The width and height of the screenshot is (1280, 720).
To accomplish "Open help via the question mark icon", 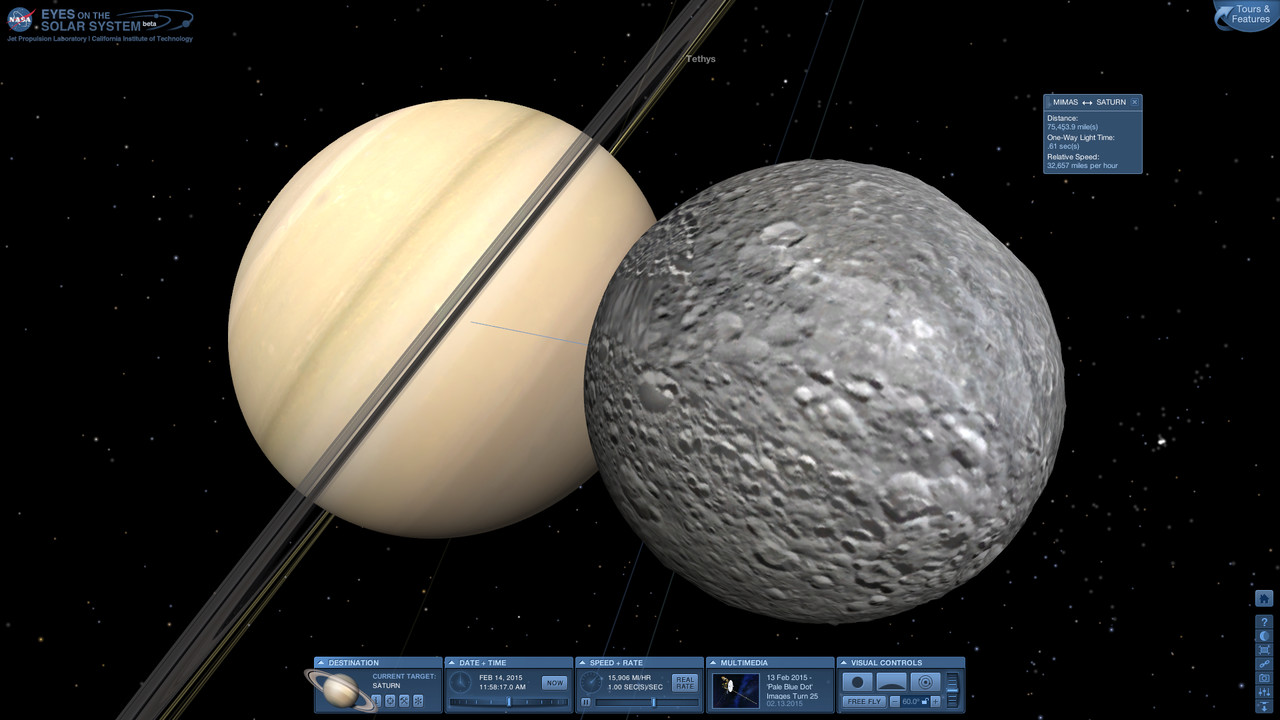I will [x=1264, y=622].
